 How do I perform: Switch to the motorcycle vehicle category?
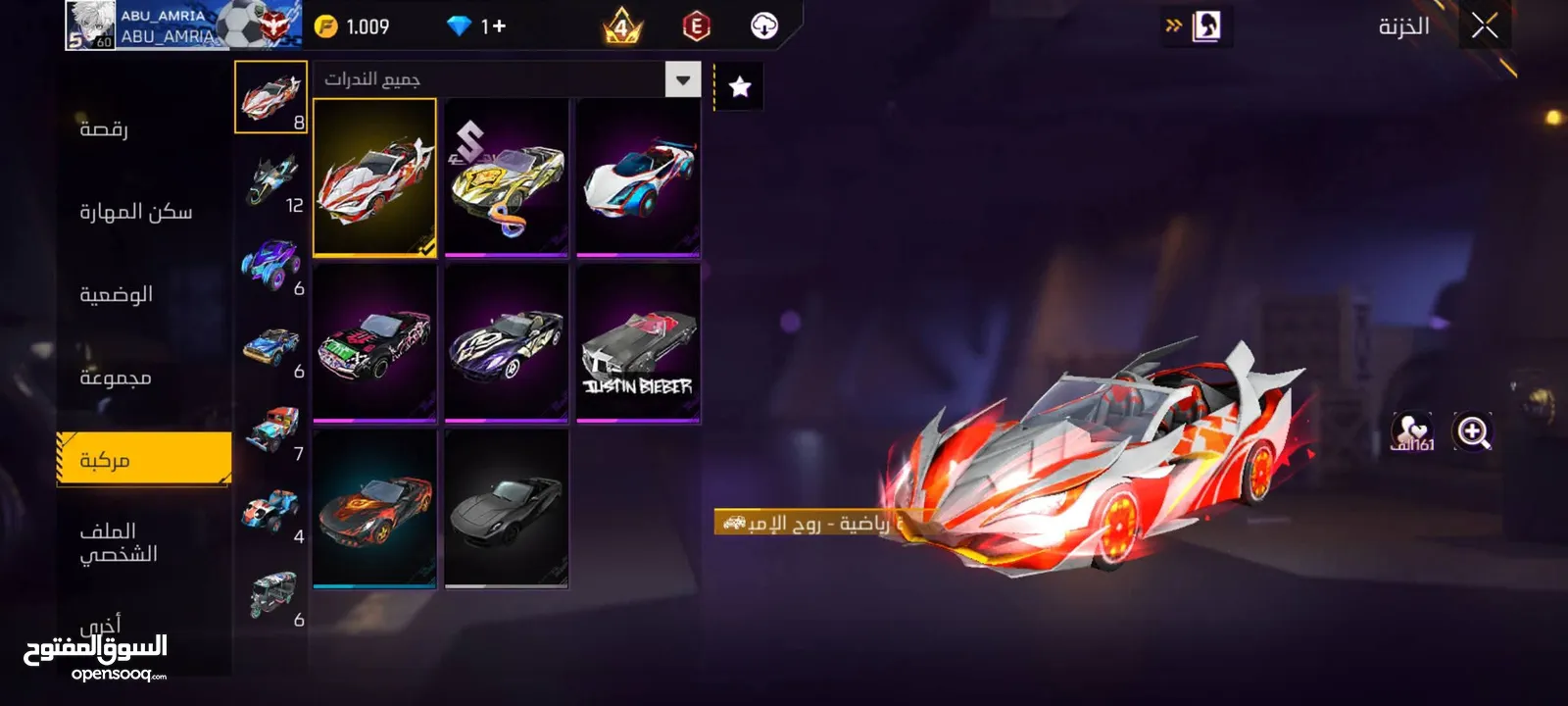tap(271, 180)
